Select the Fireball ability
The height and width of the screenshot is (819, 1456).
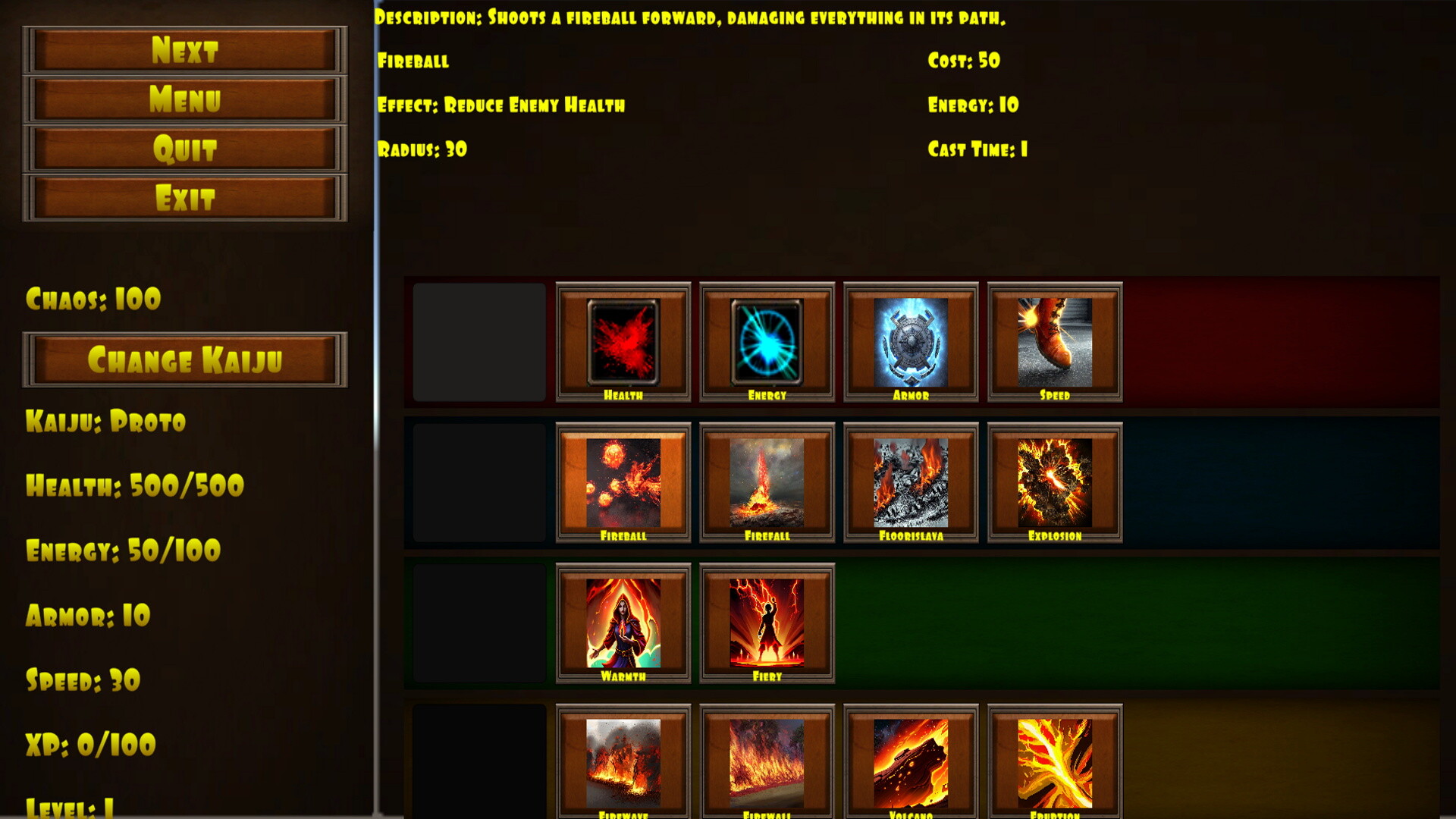click(623, 484)
